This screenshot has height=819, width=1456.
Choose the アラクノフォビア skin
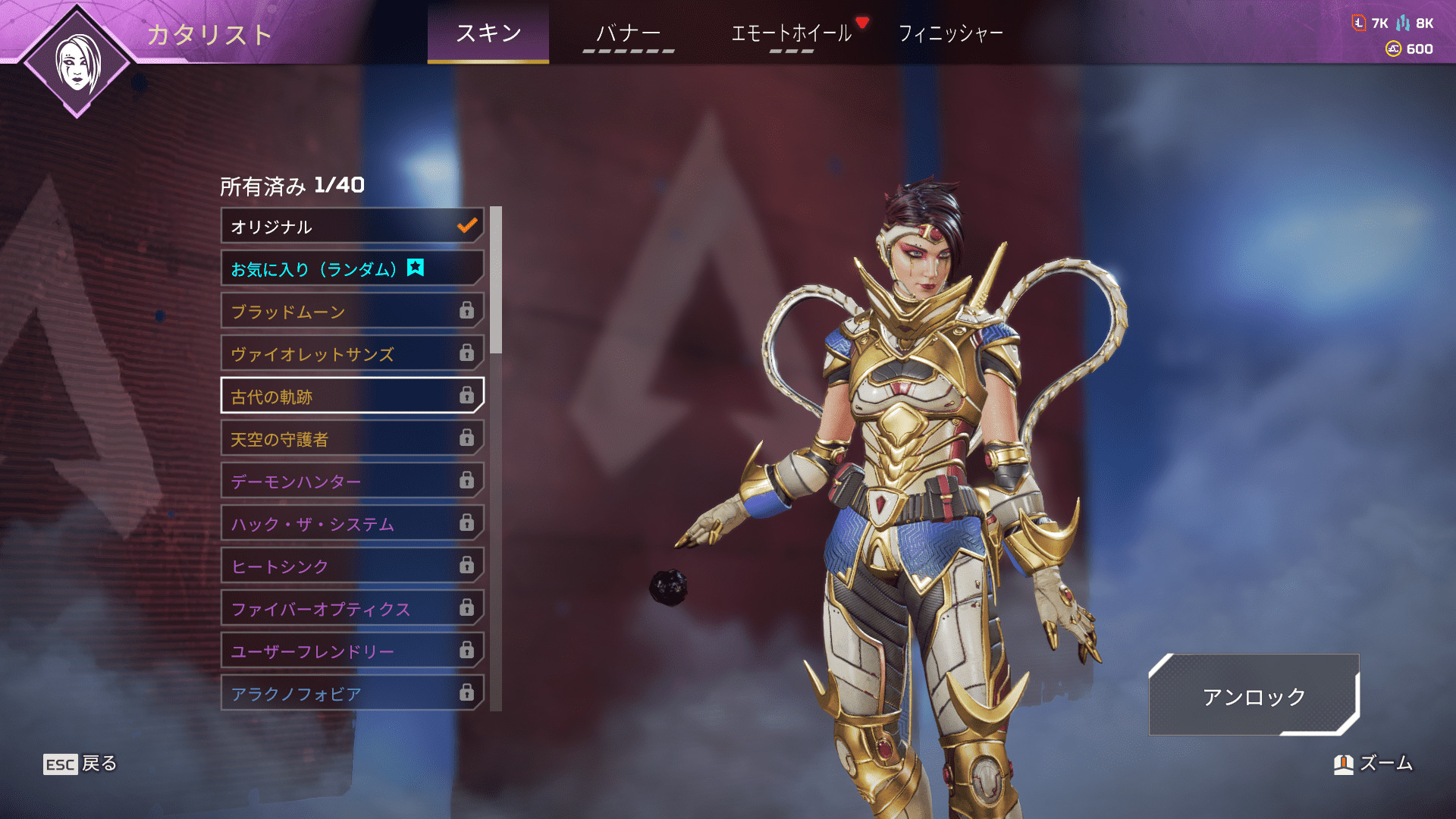pos(352,693)
